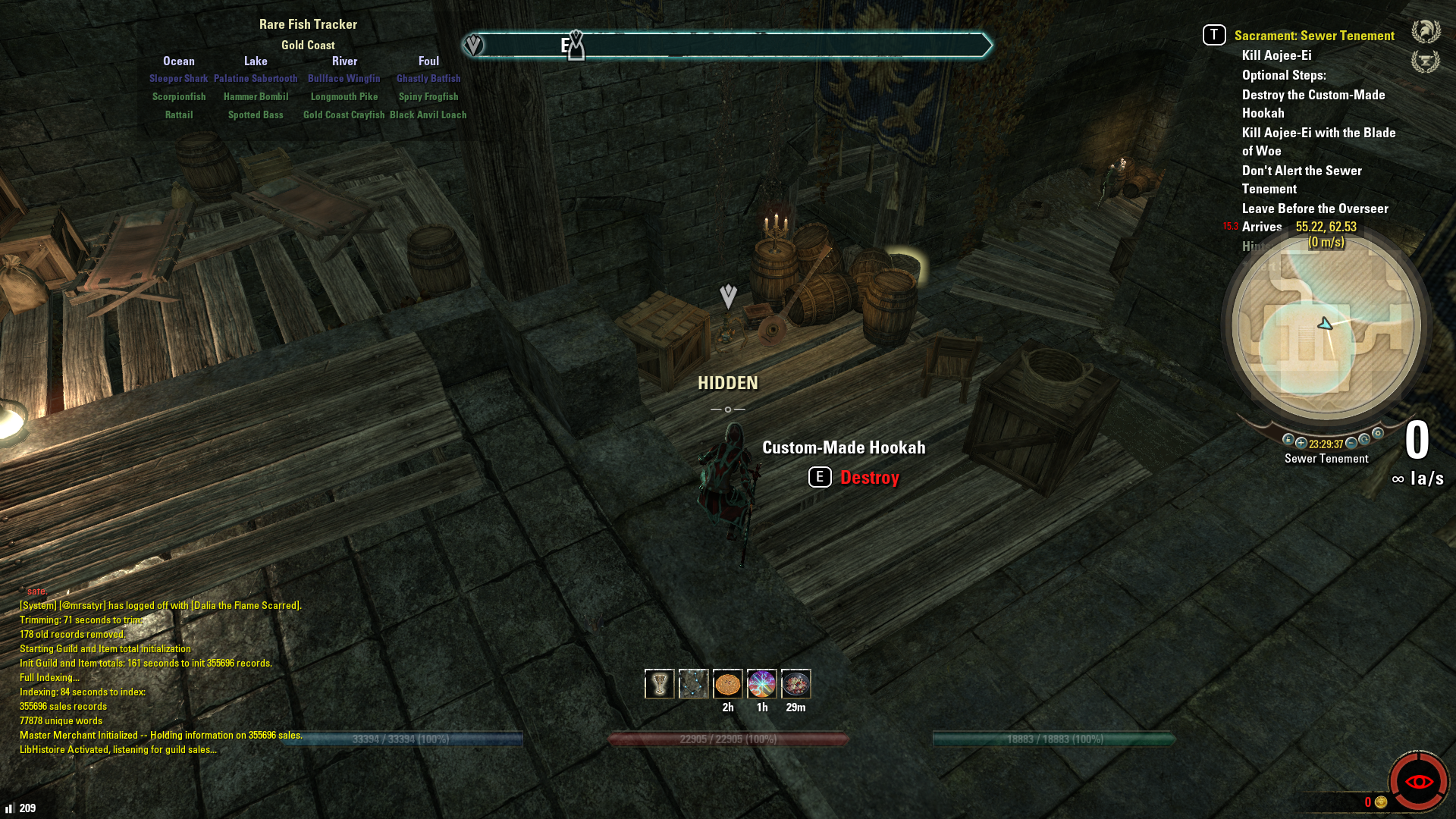Screen dimensions: 1456x819
Task: Select the Sacrament: Sewer Tenement quest title
Action: [1313, 36]
